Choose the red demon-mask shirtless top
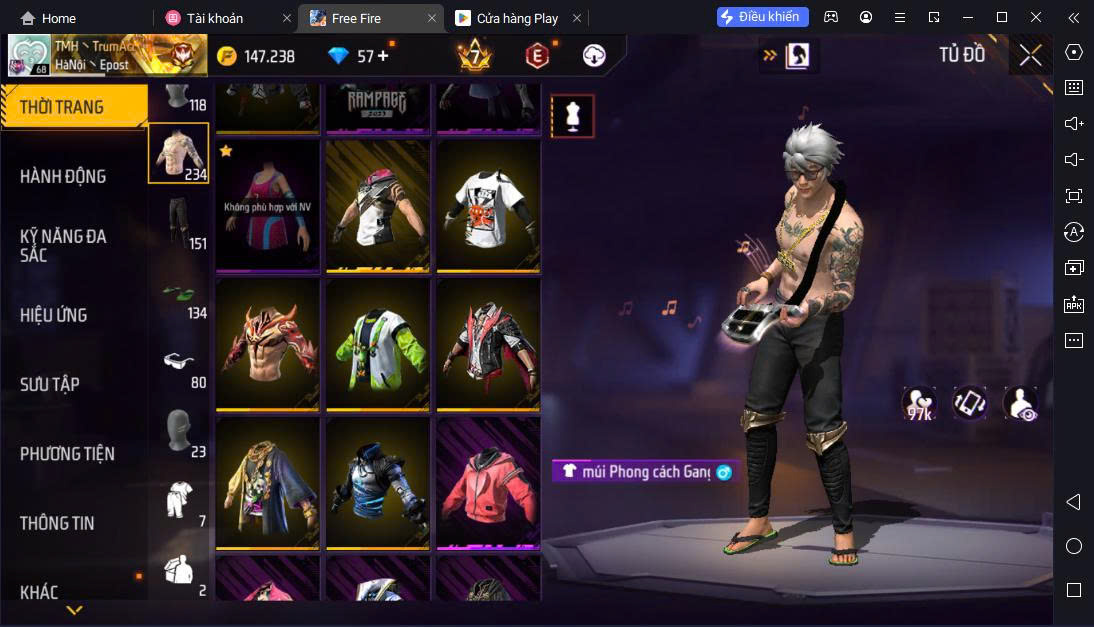This screenshot has width=1094, height=627. click(x=267, y=342)
